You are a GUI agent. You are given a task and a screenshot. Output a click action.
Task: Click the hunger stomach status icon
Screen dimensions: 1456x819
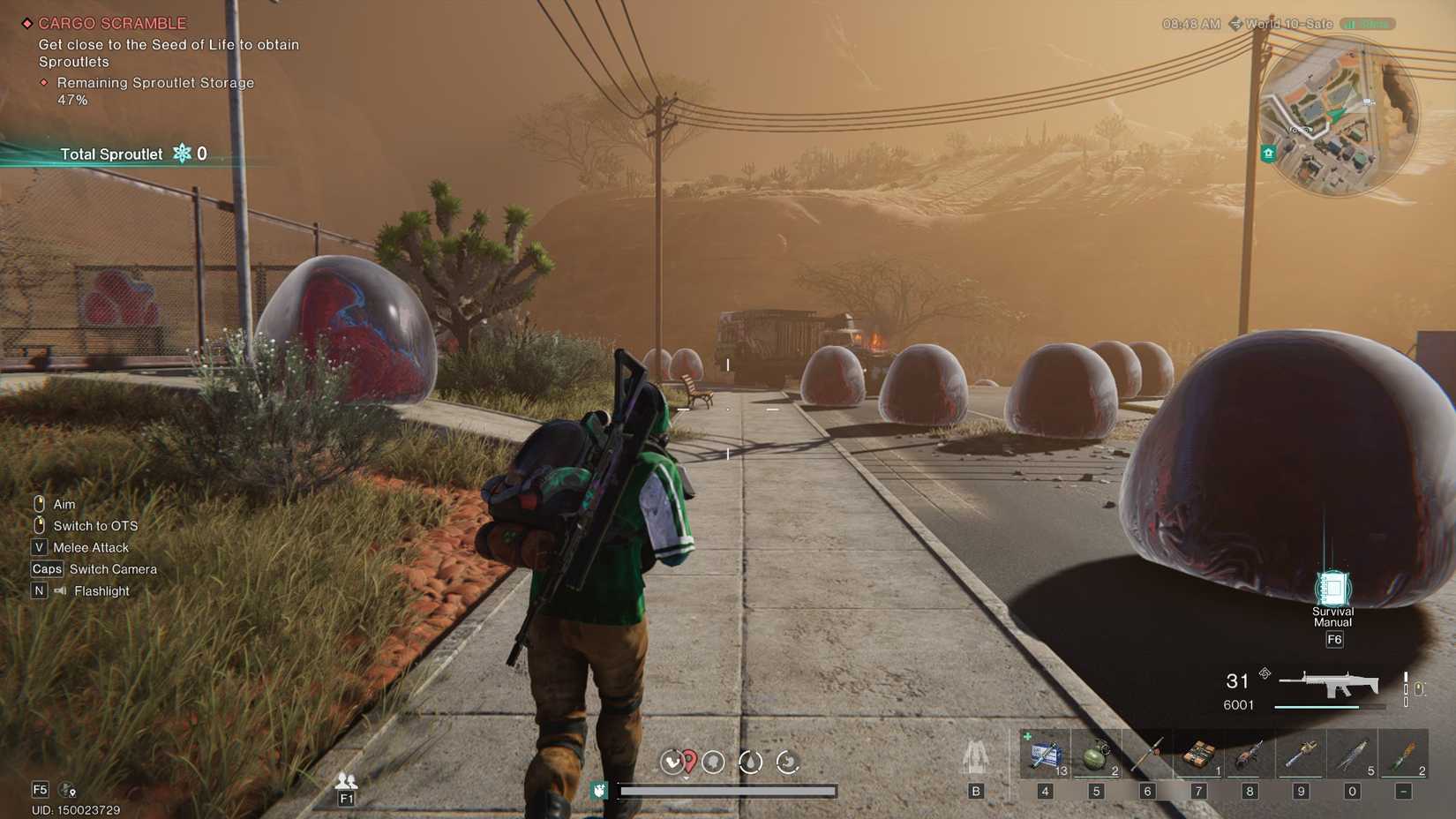[x=788, y=763]
